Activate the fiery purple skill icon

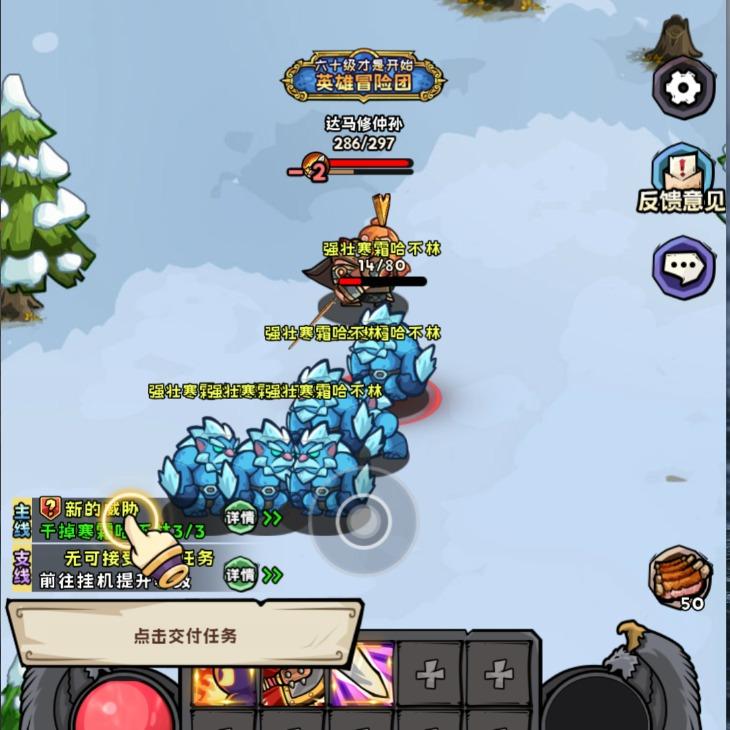click(223, 688)
